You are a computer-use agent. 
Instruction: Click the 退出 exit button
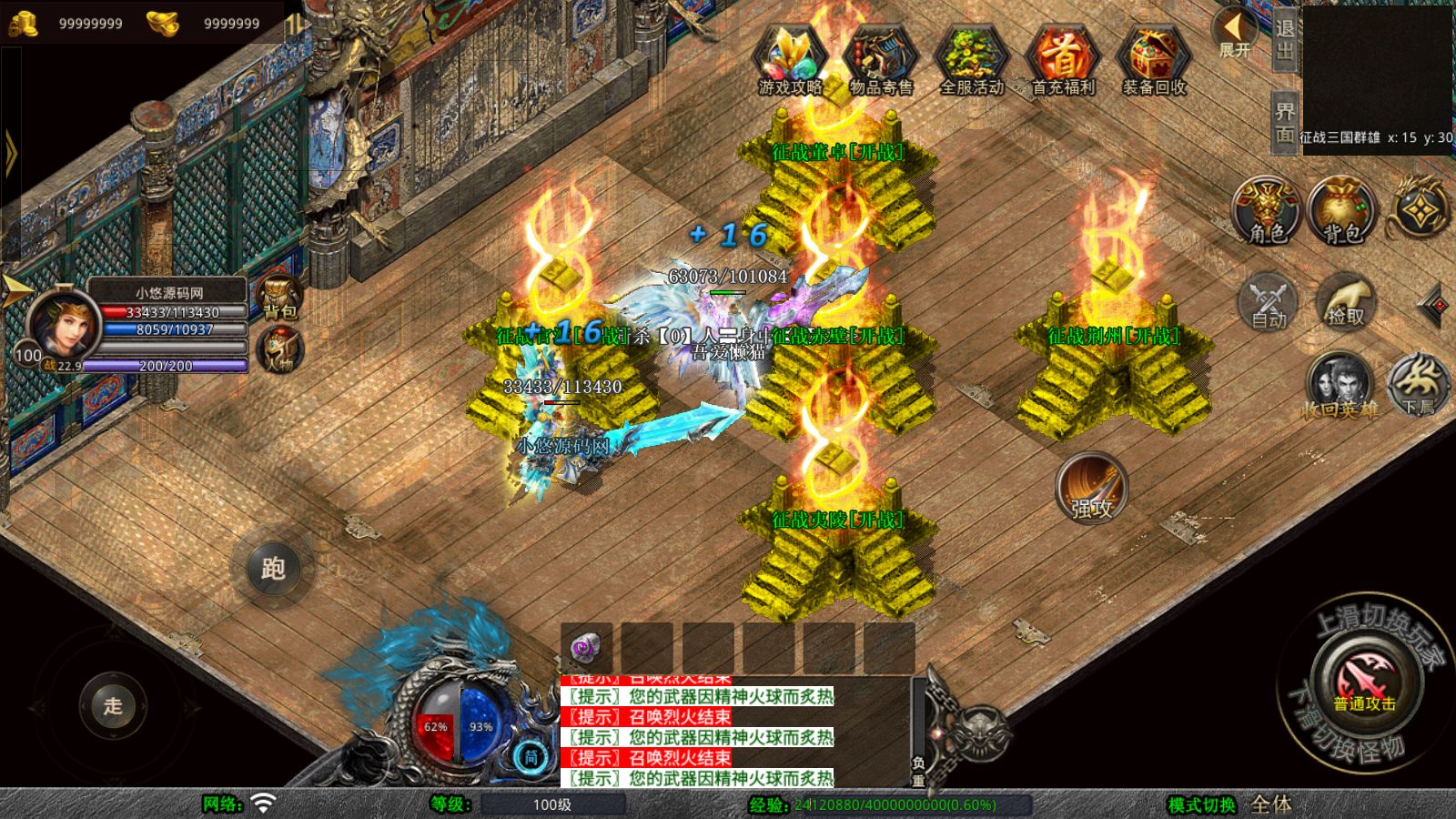(1285, 39)
